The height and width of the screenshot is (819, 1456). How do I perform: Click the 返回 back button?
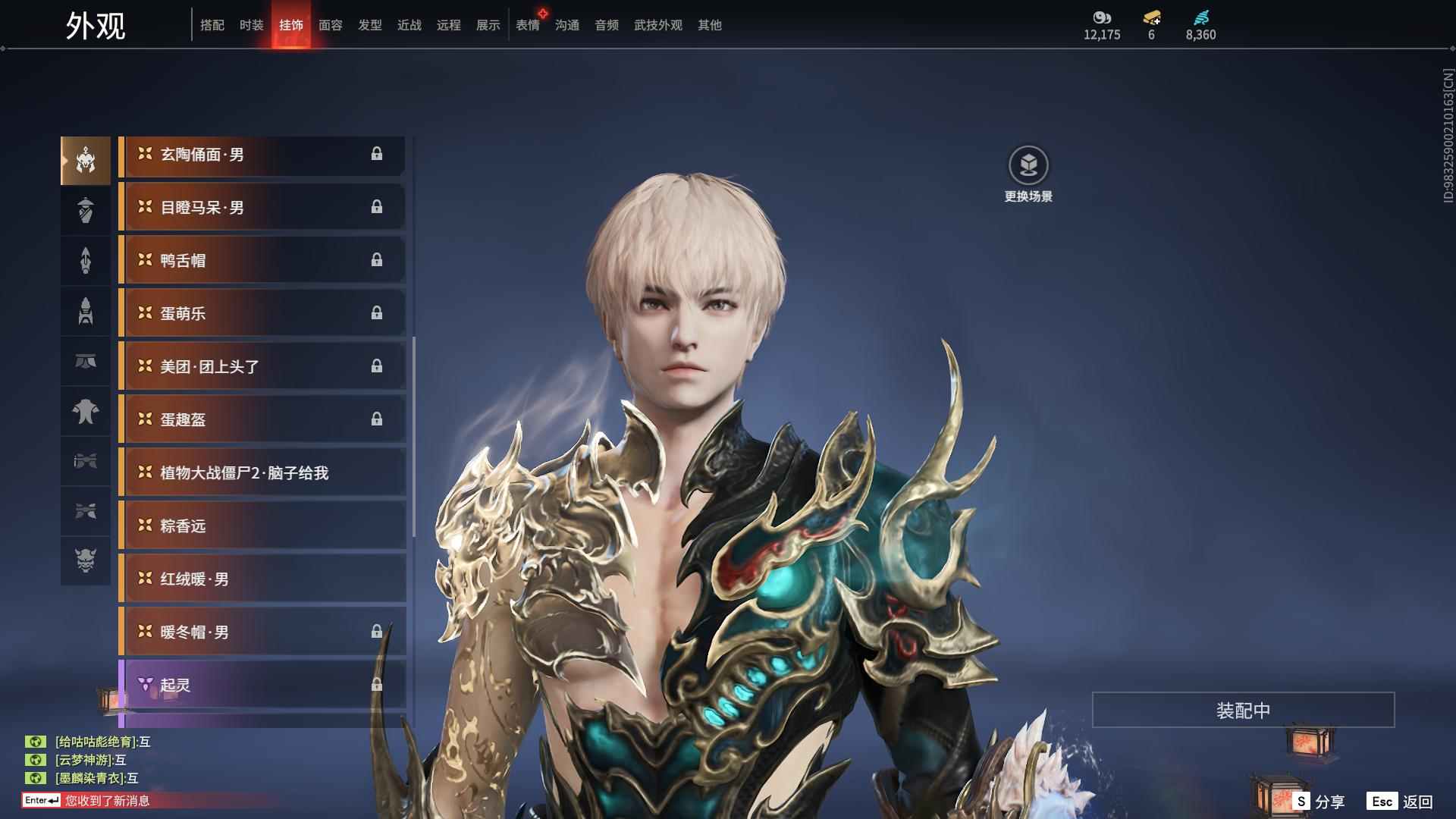pyautogui.click(x=1401, y=802)
